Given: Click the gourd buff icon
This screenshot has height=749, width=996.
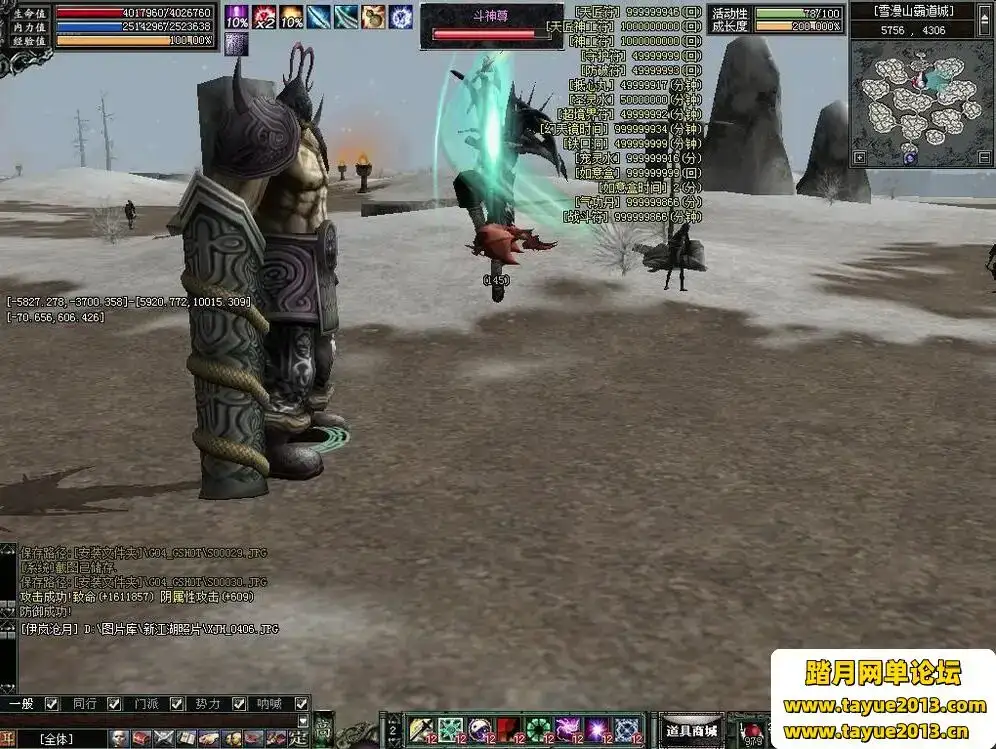Looking at the screenshot, I should pyautogui.click(x=373, y=16).
